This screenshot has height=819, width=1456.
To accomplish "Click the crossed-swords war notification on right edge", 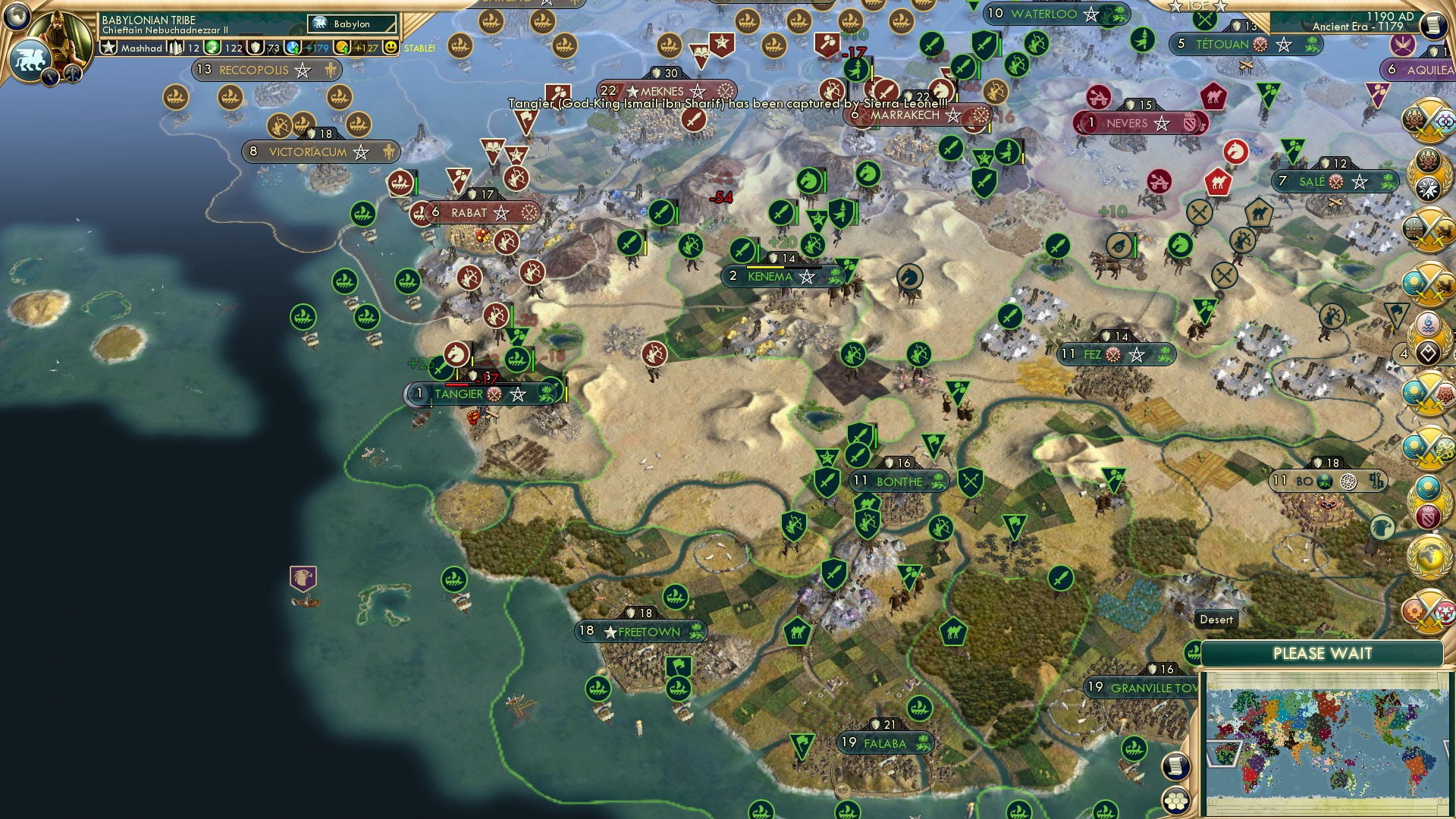I will [1429, 121].
